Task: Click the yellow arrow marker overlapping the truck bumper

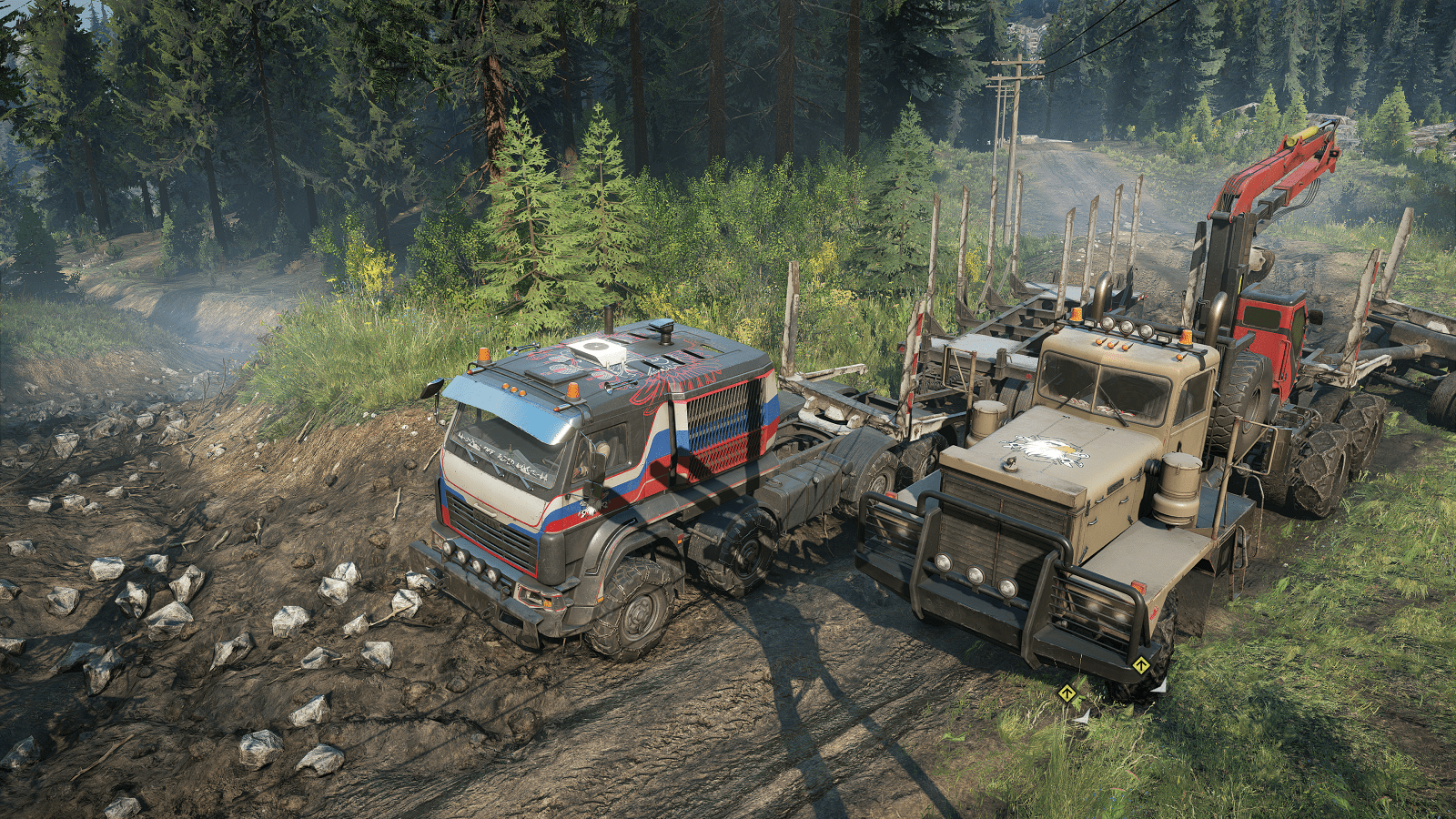Action: click(1141, 665)
